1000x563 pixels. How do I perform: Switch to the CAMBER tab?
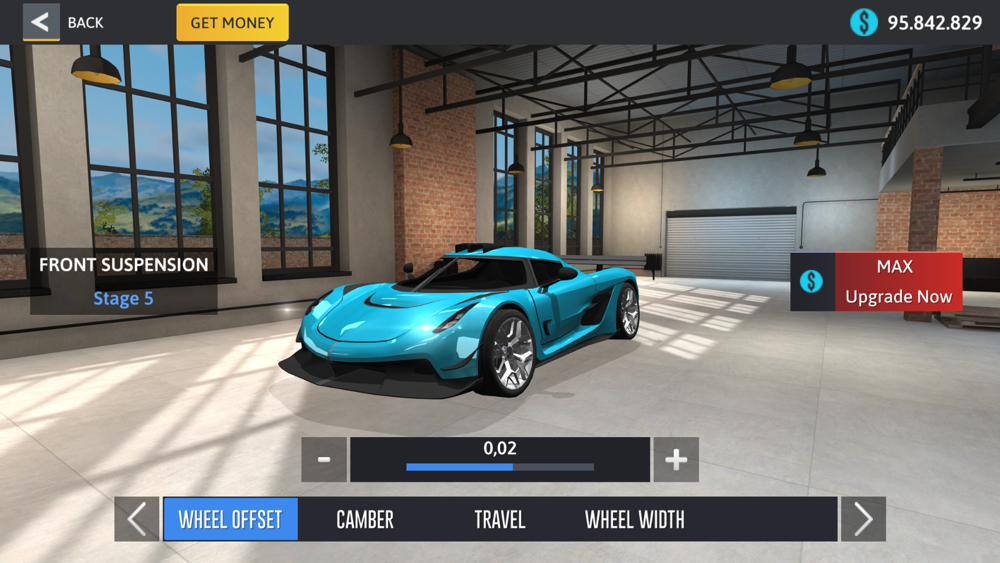click(x=365, y=520)
